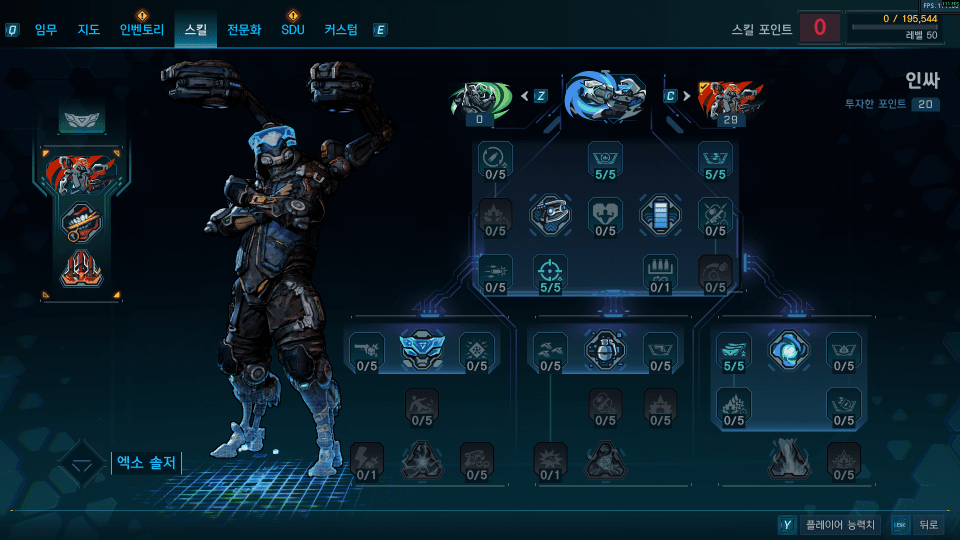This screenshot has height=540, width=960.
Task: Open the SDU tab
Action: point(292,29)
